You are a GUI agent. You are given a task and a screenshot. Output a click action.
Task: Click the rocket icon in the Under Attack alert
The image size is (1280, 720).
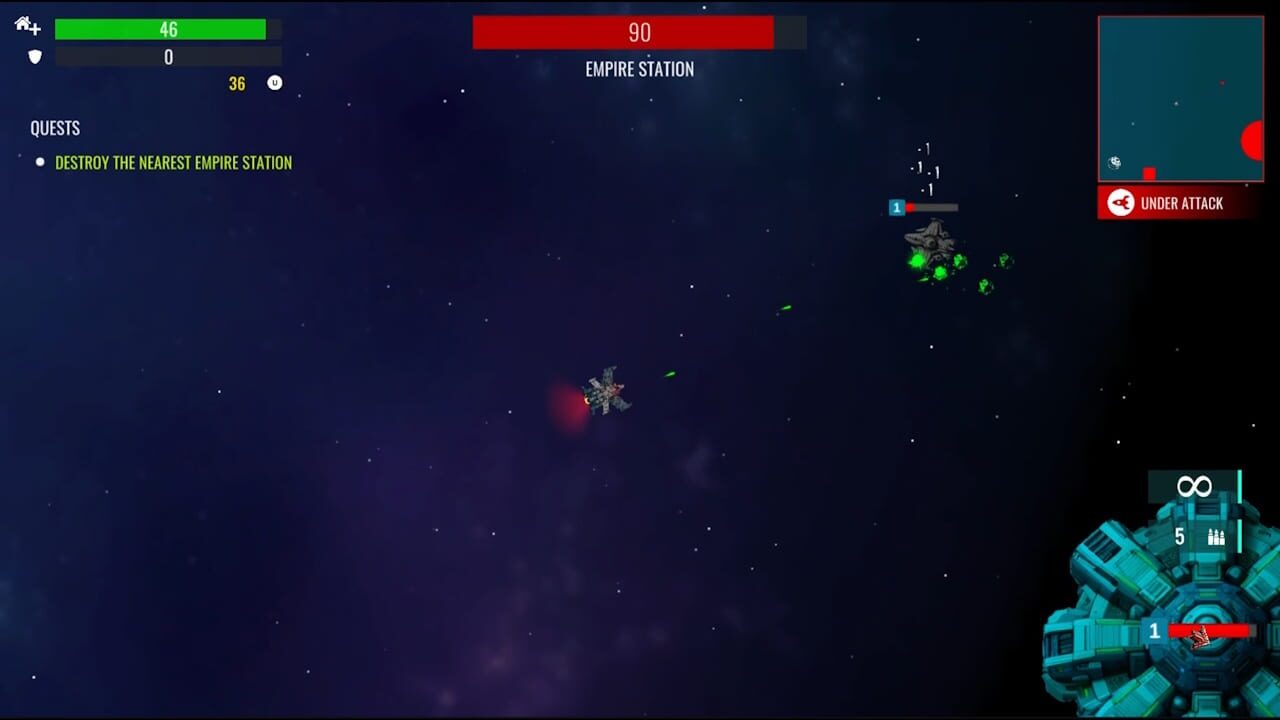click(x=1120, y=203)
